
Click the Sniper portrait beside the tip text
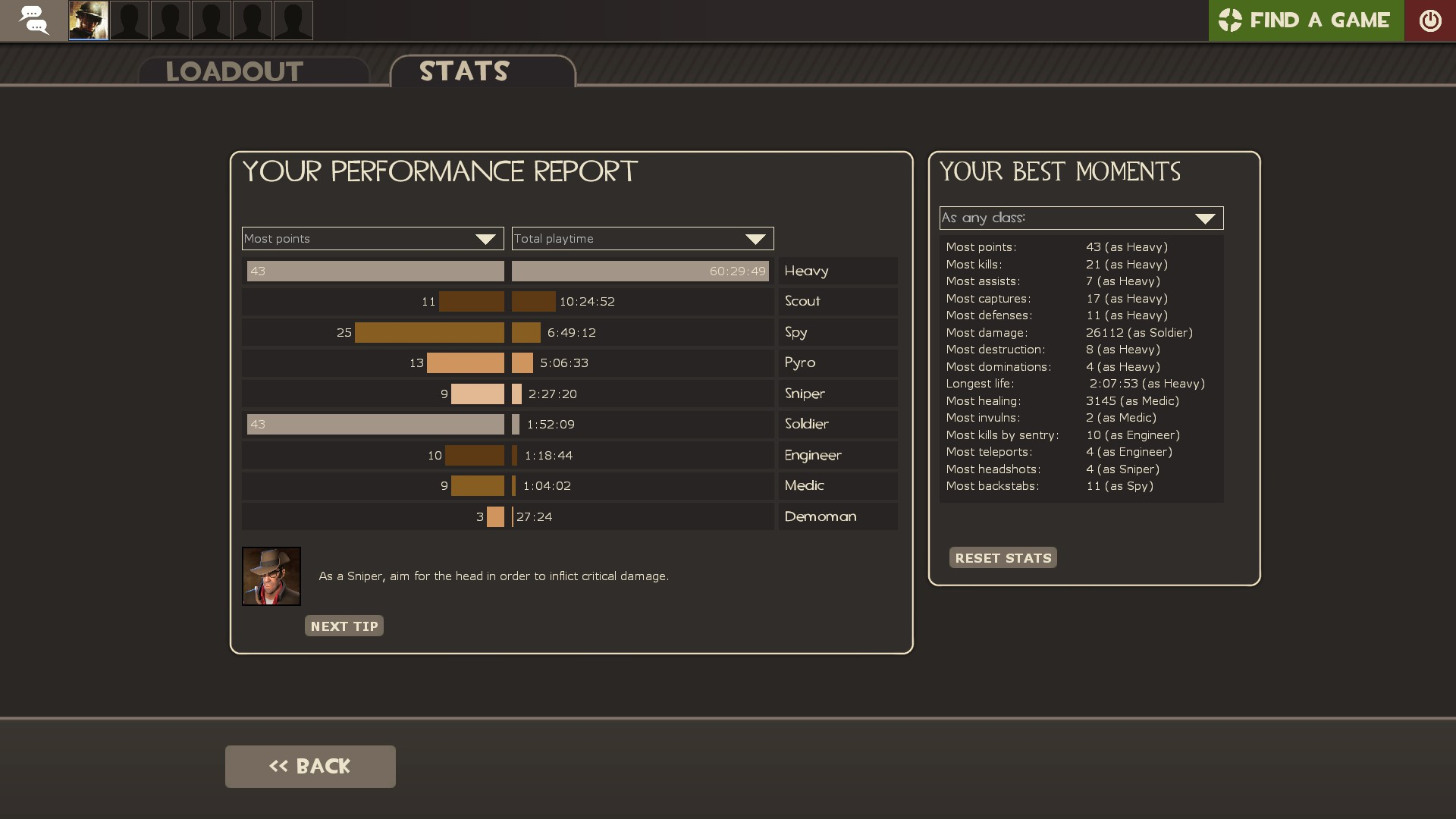271,576
